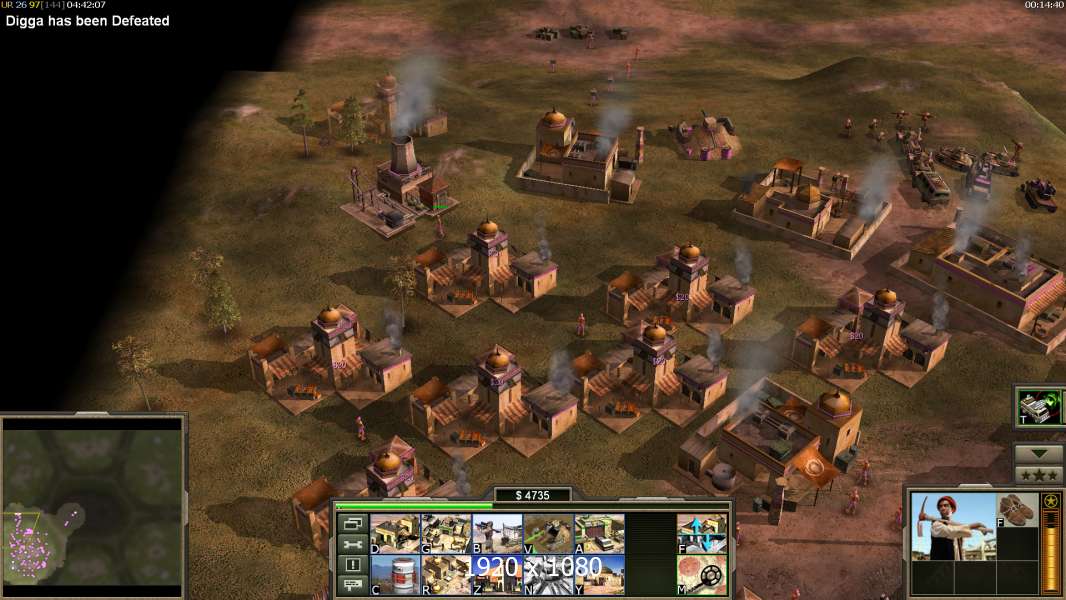Open the chat communicator button

[x=351, y=586]
